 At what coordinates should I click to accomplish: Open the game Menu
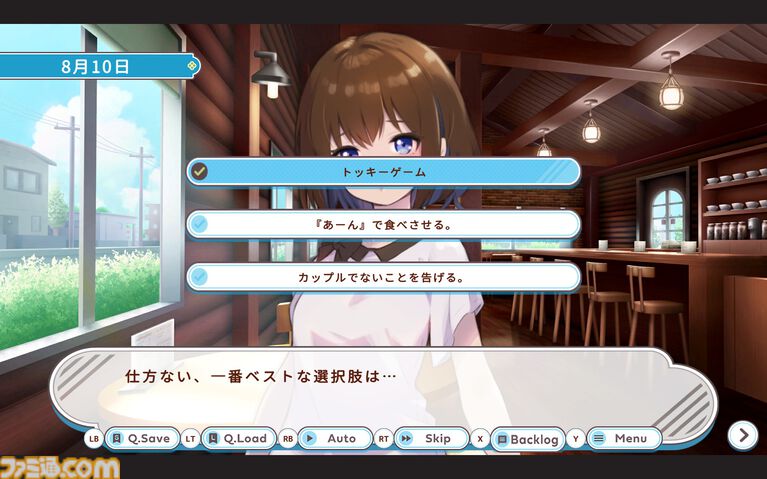[624, 438]
